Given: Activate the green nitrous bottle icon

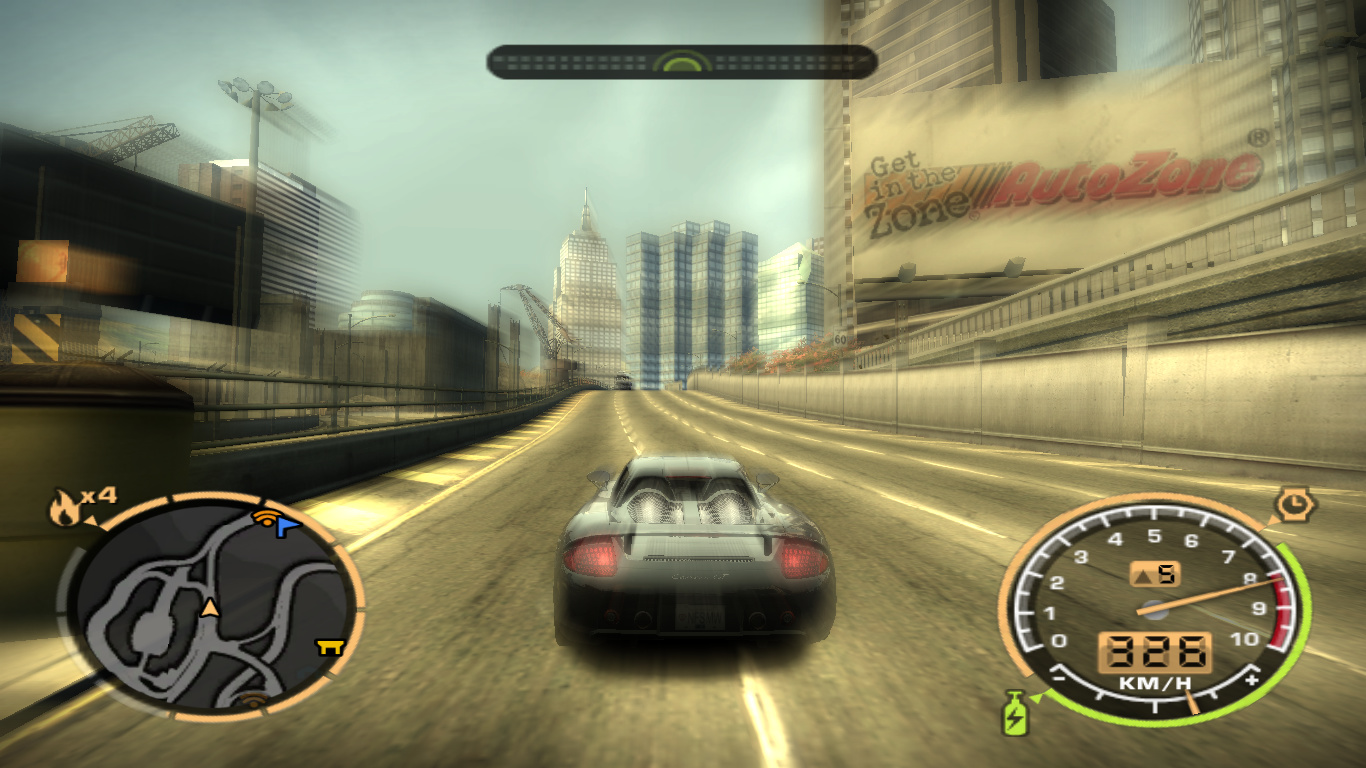Looking at the screenshot, I should click(x=1014, y=713).
